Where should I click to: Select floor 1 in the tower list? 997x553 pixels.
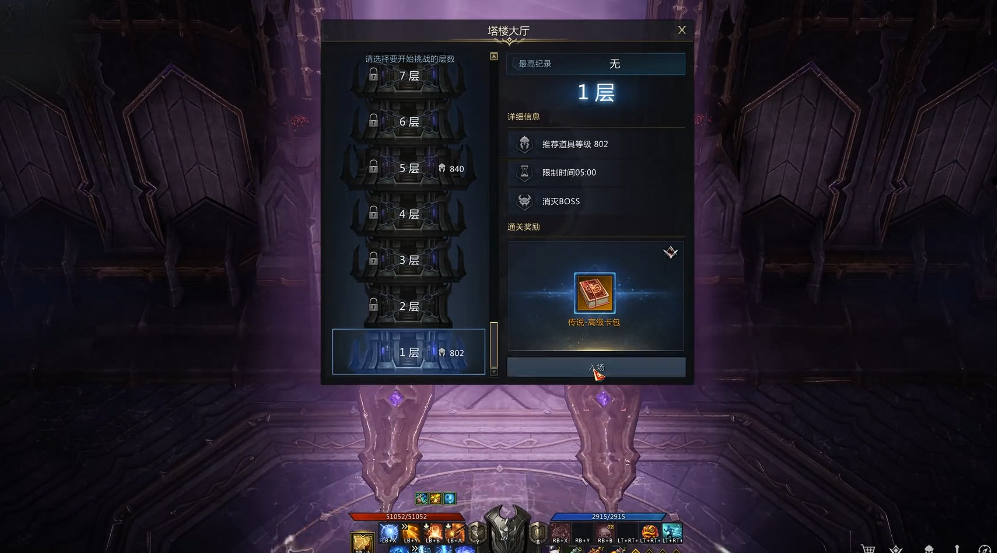click(x=409, y=352)
